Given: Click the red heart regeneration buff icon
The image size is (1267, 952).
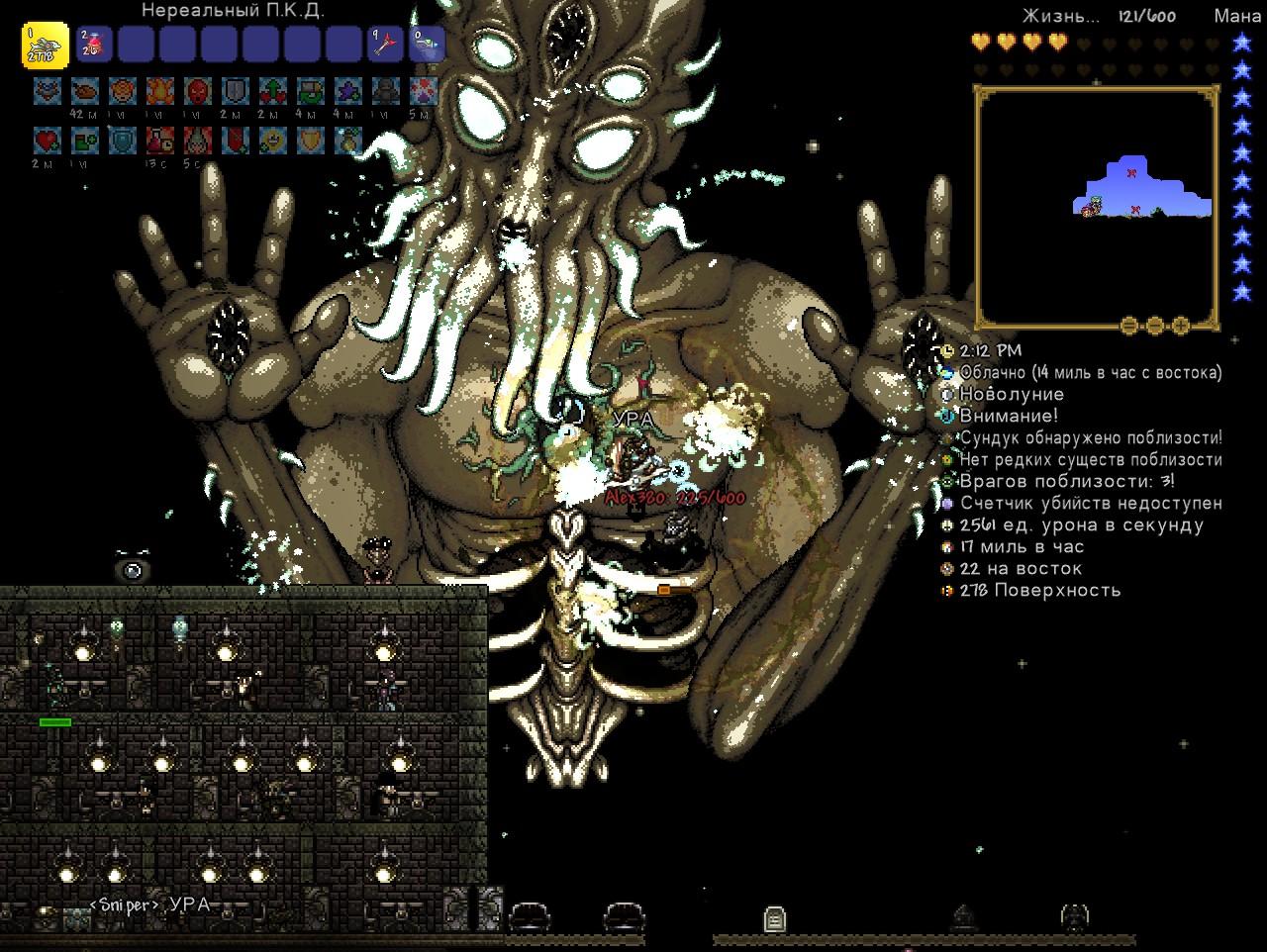Looking at the screenshot, I should click(x=48, y=142).
